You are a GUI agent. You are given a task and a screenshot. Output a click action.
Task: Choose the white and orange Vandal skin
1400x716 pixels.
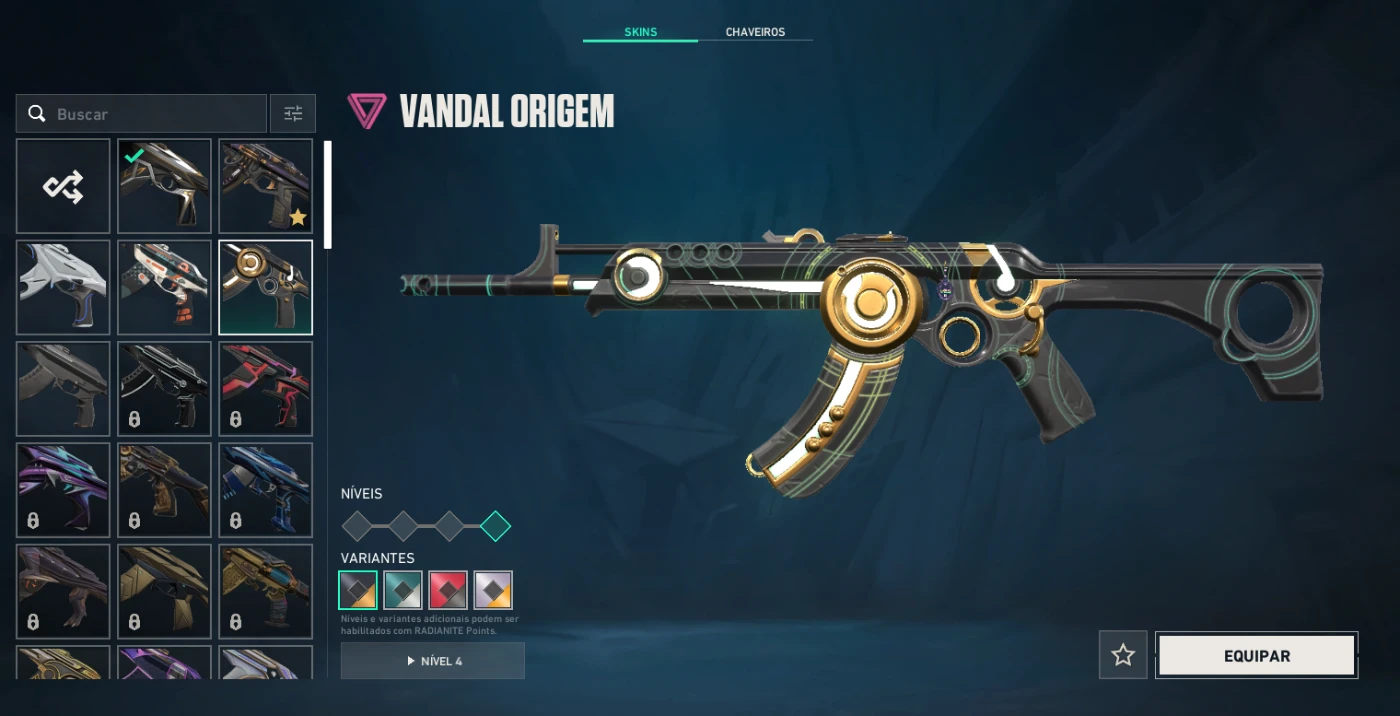pyautogui.click(x=164, y=287)
